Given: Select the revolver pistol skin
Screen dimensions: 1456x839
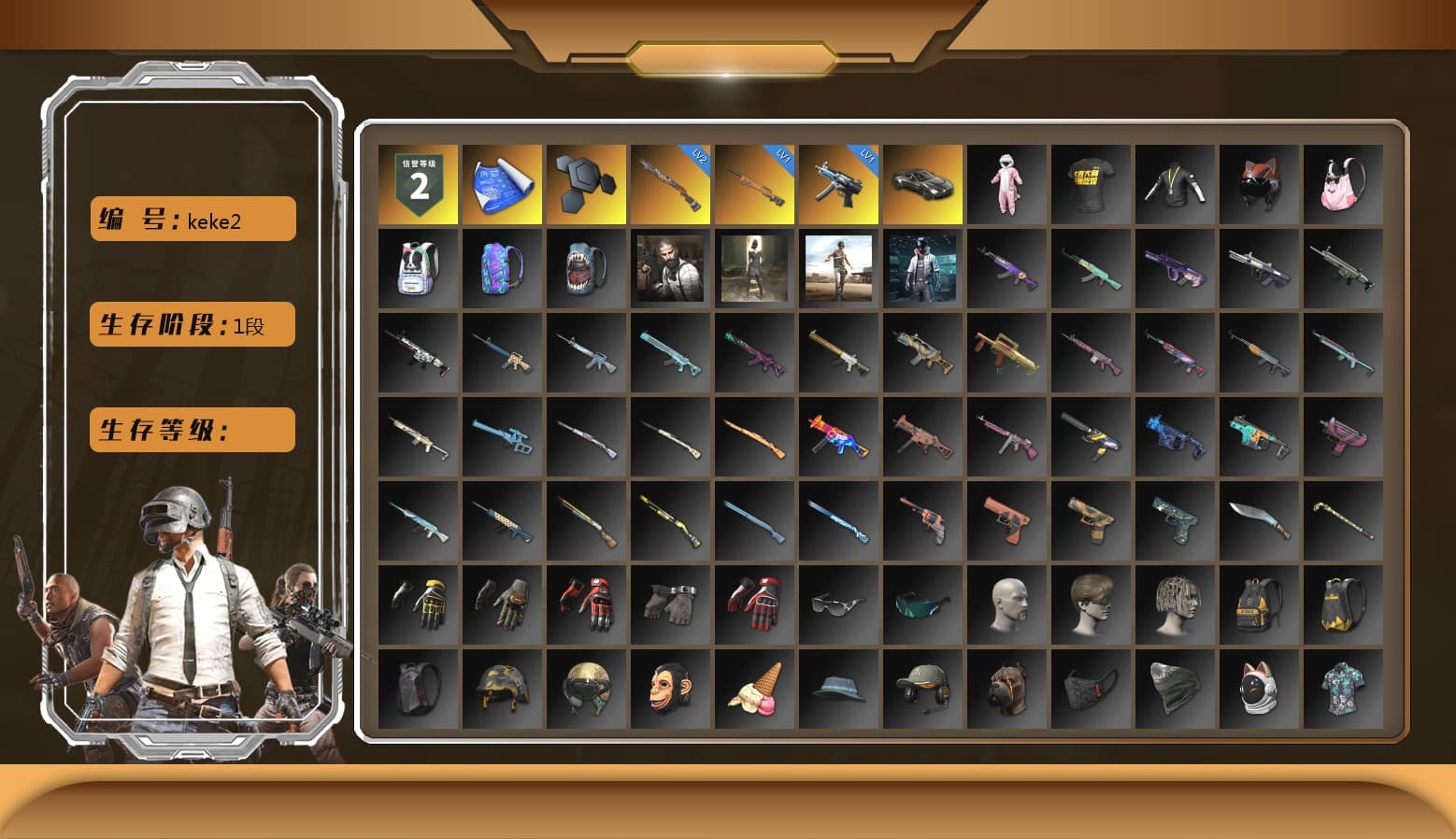Looking at the screenshot, I should tap(922, 520).
